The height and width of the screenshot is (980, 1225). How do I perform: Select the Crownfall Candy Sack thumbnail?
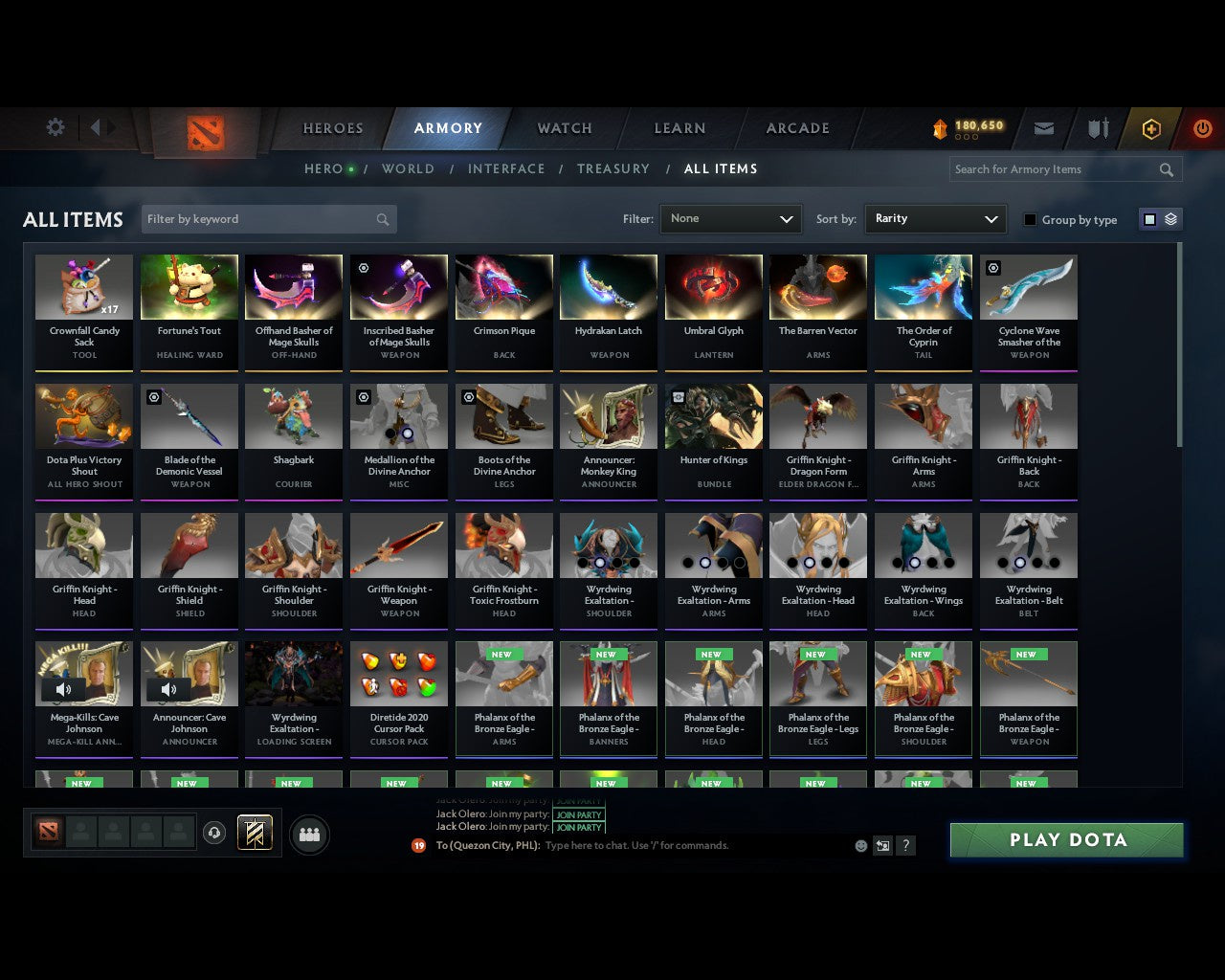83,287
